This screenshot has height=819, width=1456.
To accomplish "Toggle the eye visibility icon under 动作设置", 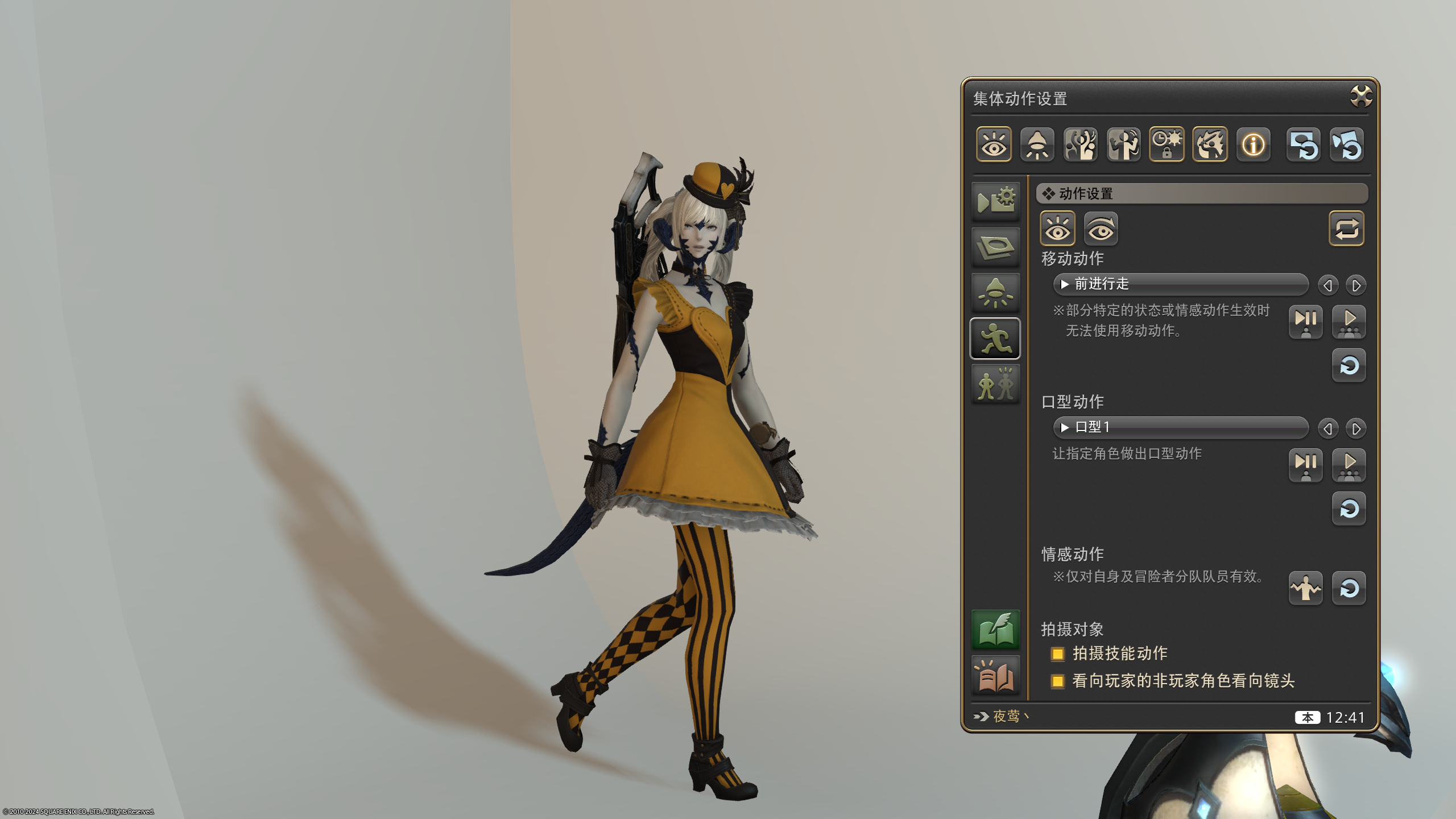I will pos(1057,227).
